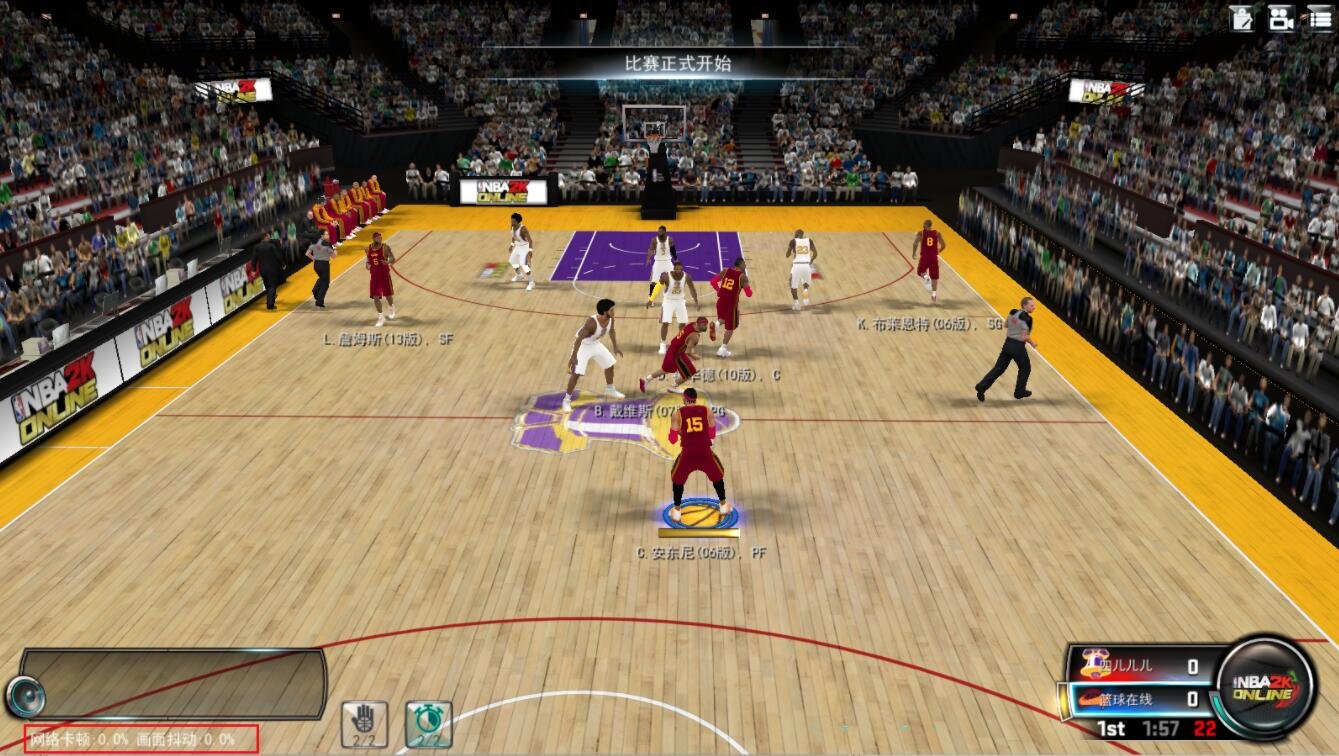Screen dimensions: 1339x756
Task: Call a timeout with the stopwatch icon
Action: point(428,723)
